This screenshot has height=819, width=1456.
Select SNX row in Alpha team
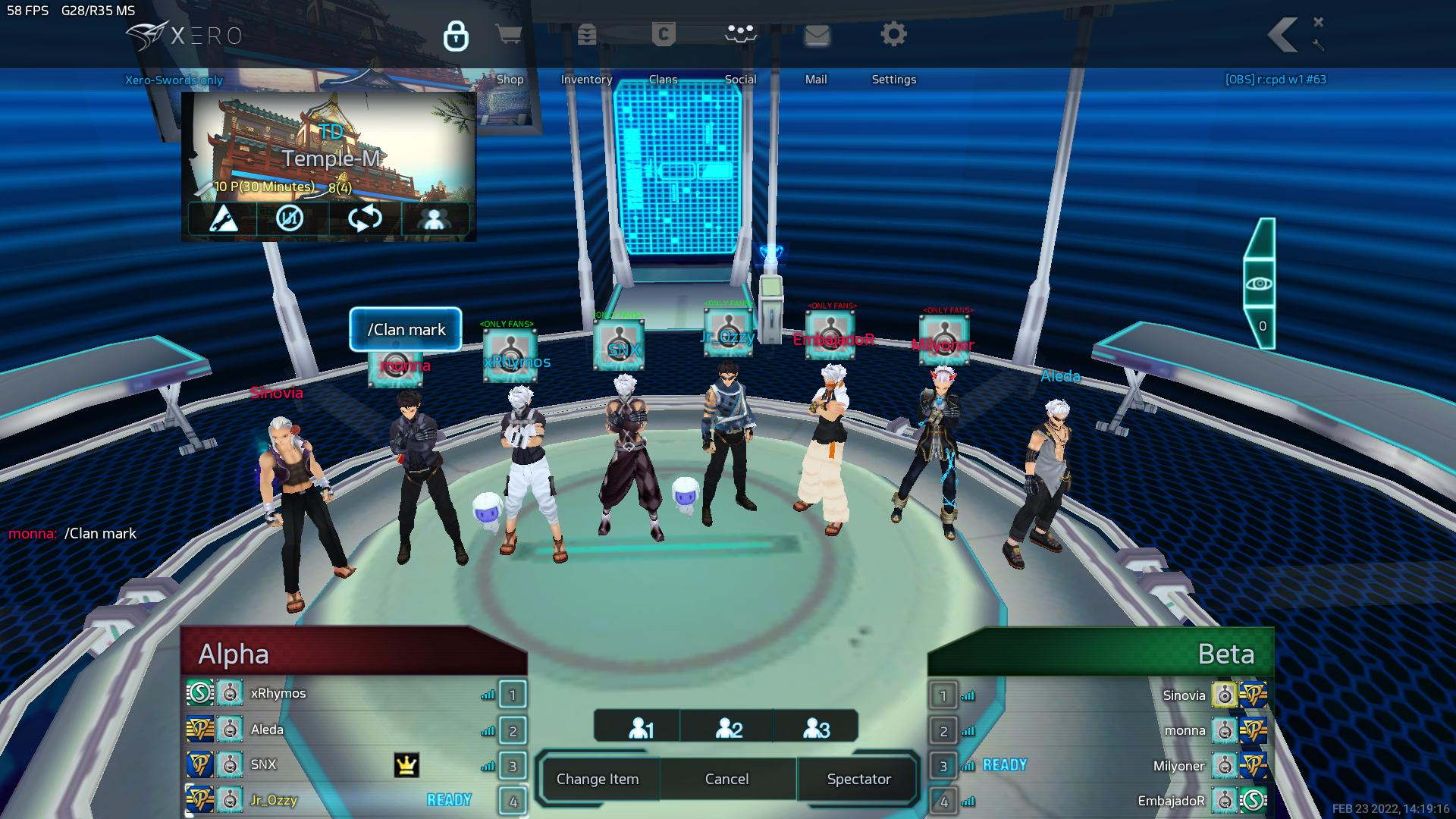pos(263,764)
